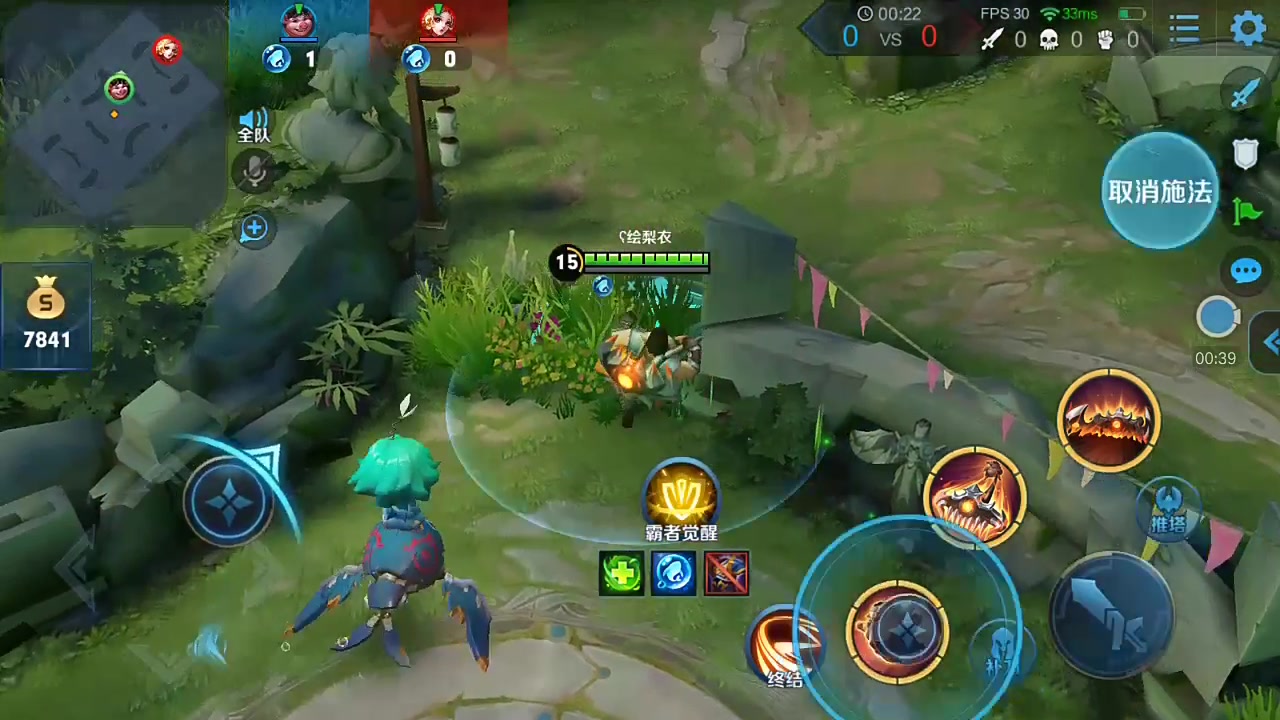Send the green flag gather signal
1280x720 pixels.
coord(1247,211)
